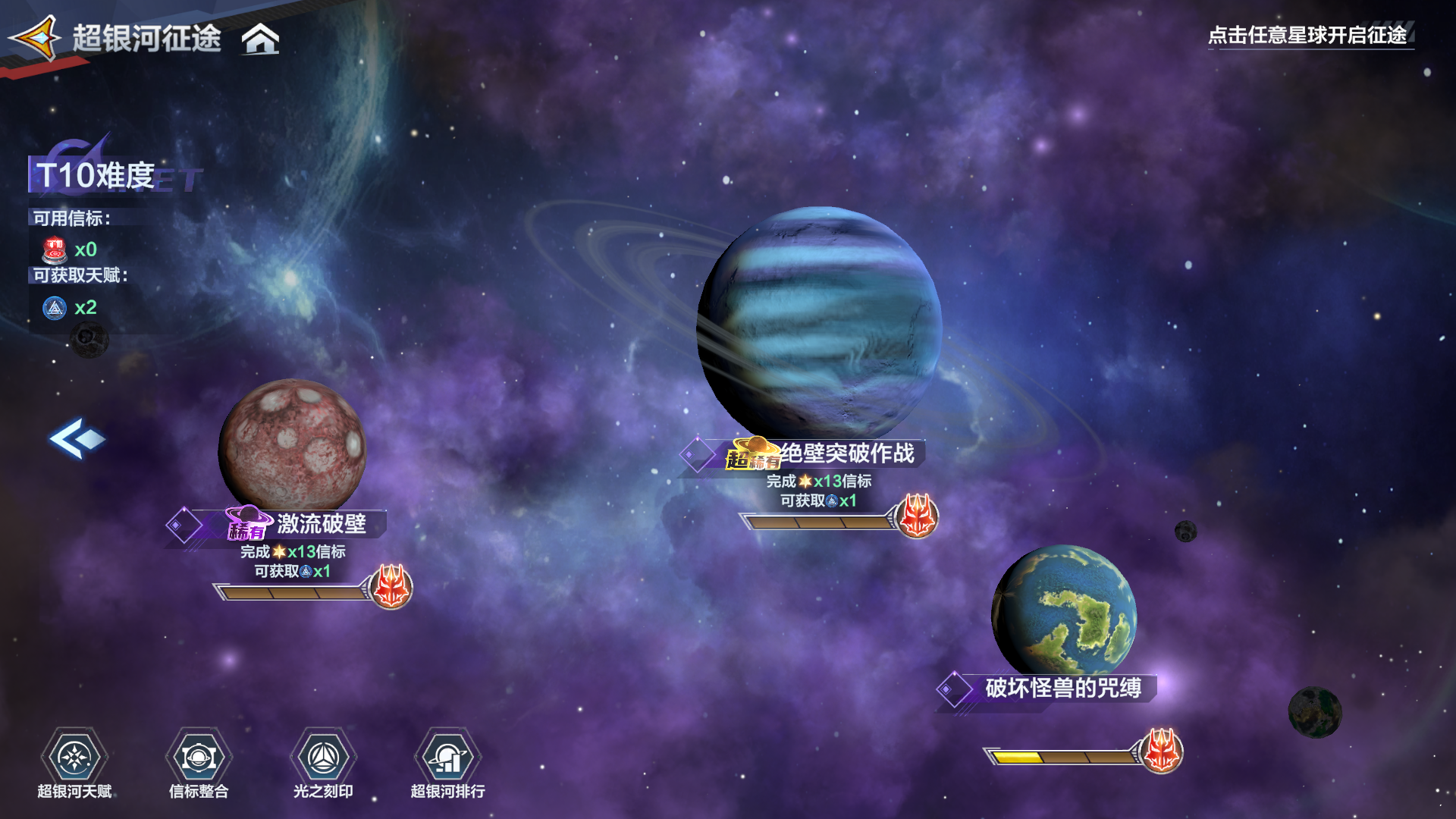Click the 超银河征途 title back arrow
Screen dimensions: 1456x819
coord(35,37)
